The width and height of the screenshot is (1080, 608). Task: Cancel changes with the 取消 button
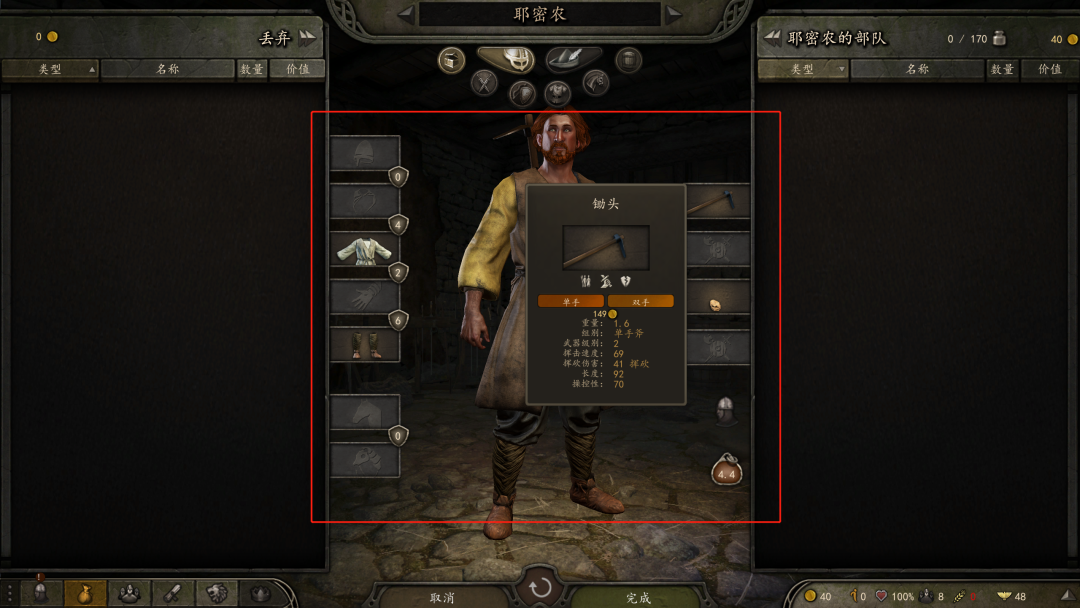click(x=442, y=597)
